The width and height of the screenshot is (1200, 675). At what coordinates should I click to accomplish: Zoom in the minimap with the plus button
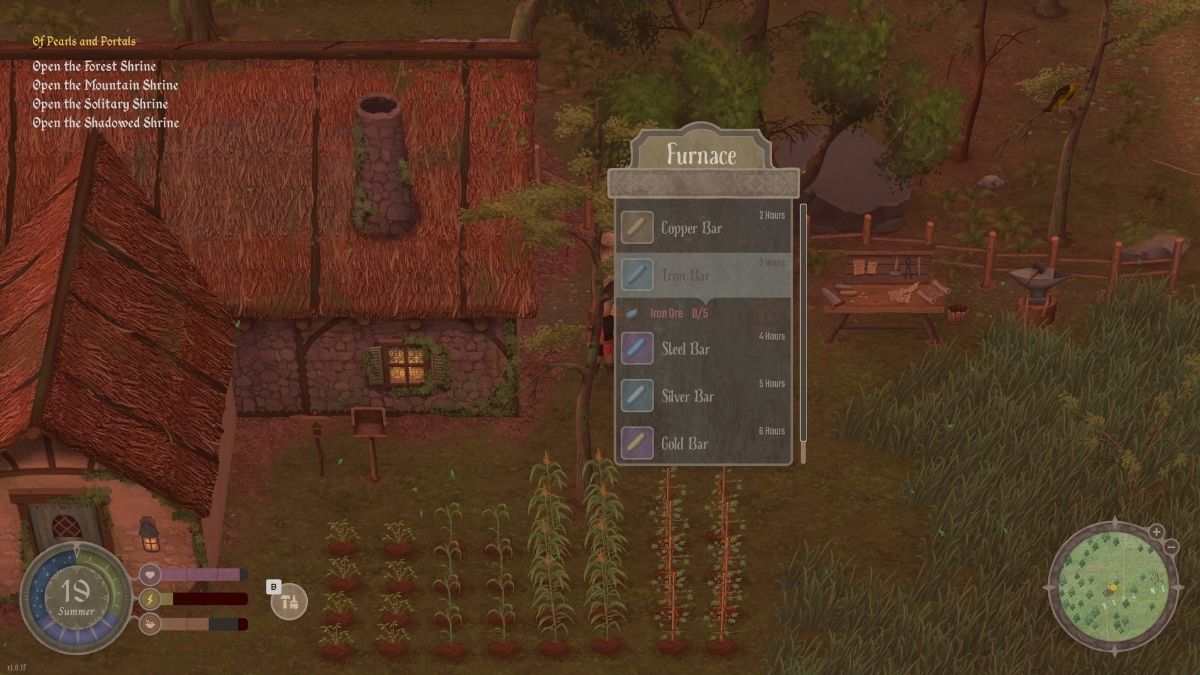coord(1156,531)
